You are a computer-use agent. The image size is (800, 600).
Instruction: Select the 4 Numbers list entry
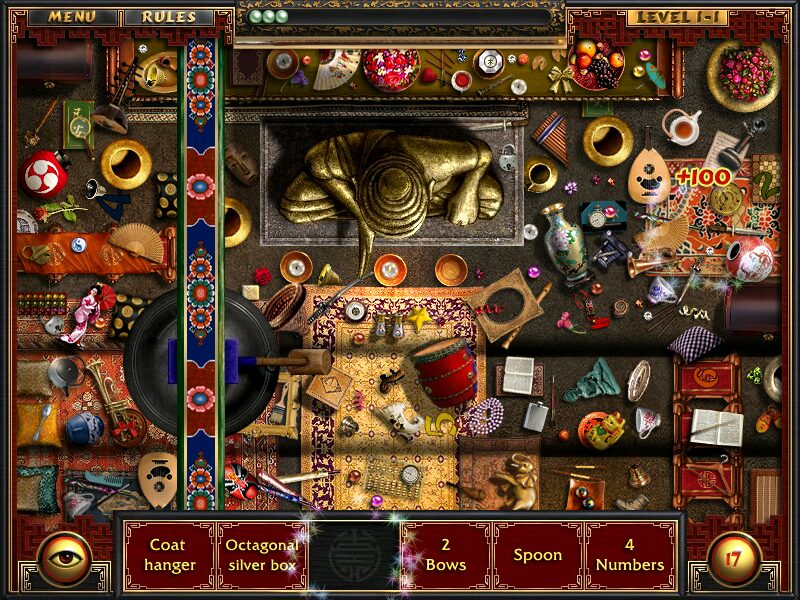coord(630,555)
